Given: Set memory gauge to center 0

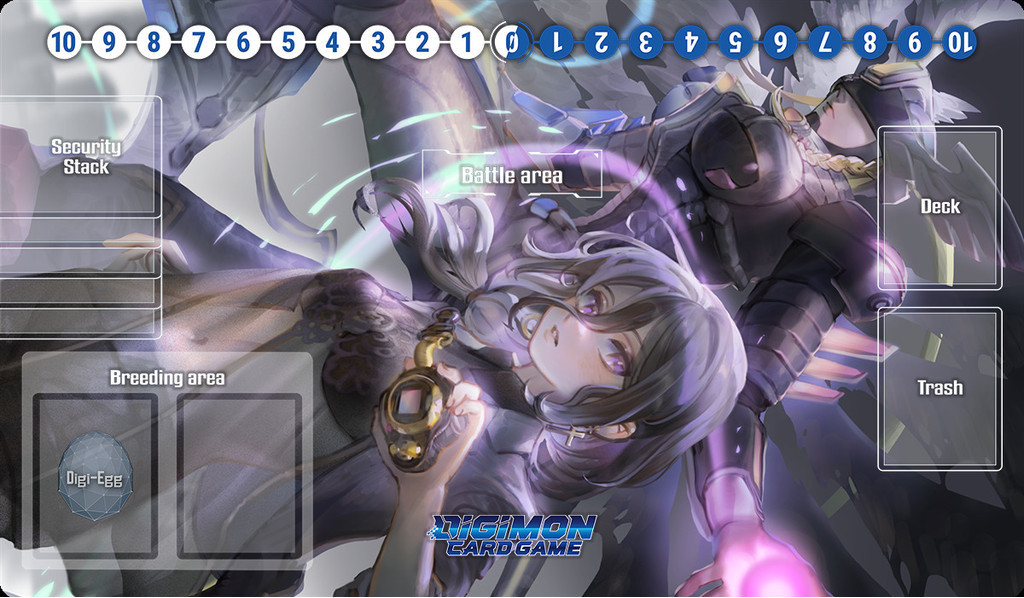Looking at the screenshot, I should coord(510,42).
